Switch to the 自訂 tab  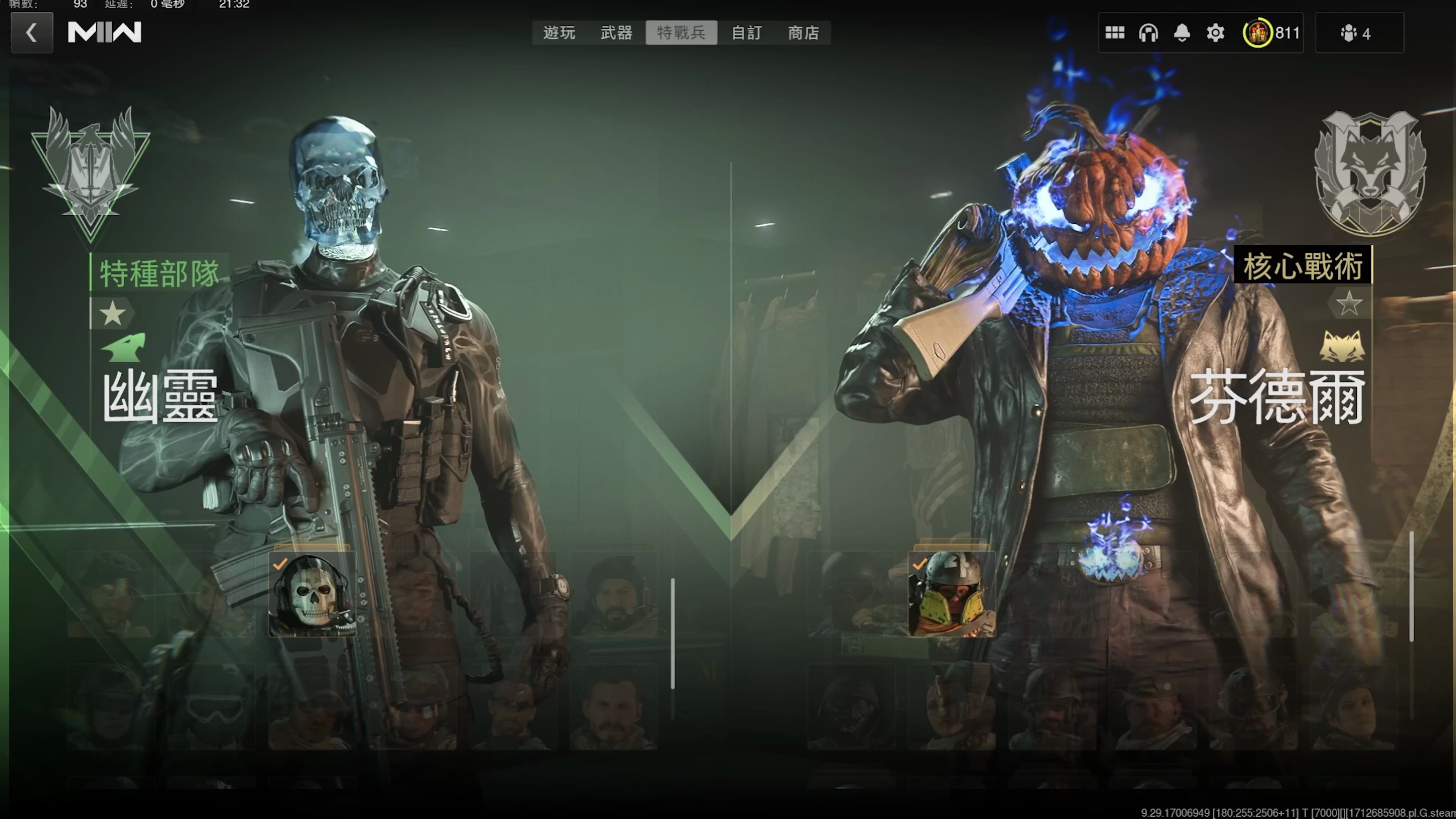coord(747,33)
